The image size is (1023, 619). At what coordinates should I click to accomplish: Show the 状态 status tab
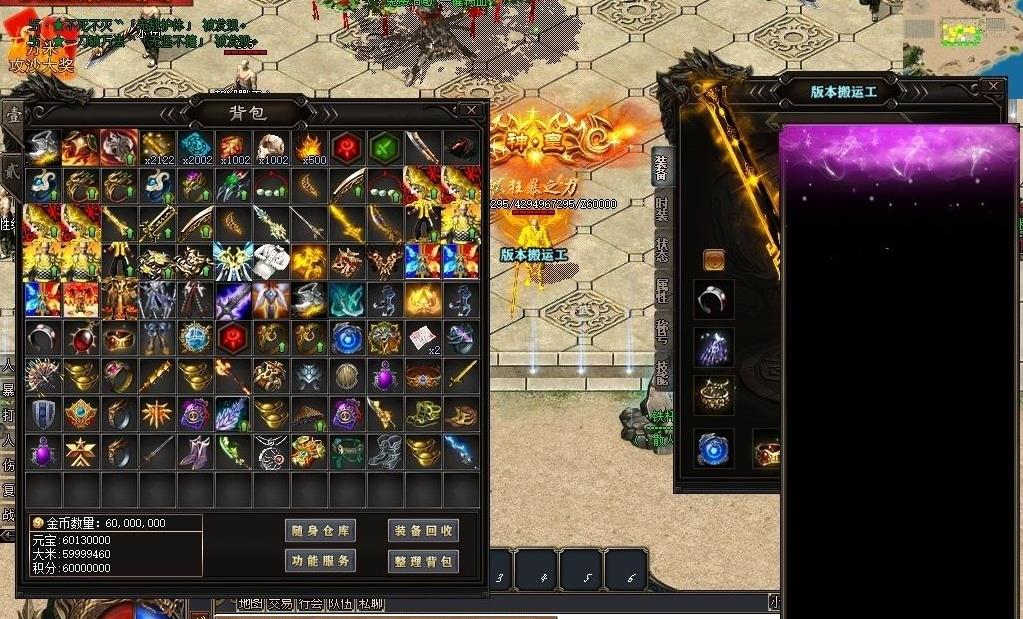(x=662, y=250)
